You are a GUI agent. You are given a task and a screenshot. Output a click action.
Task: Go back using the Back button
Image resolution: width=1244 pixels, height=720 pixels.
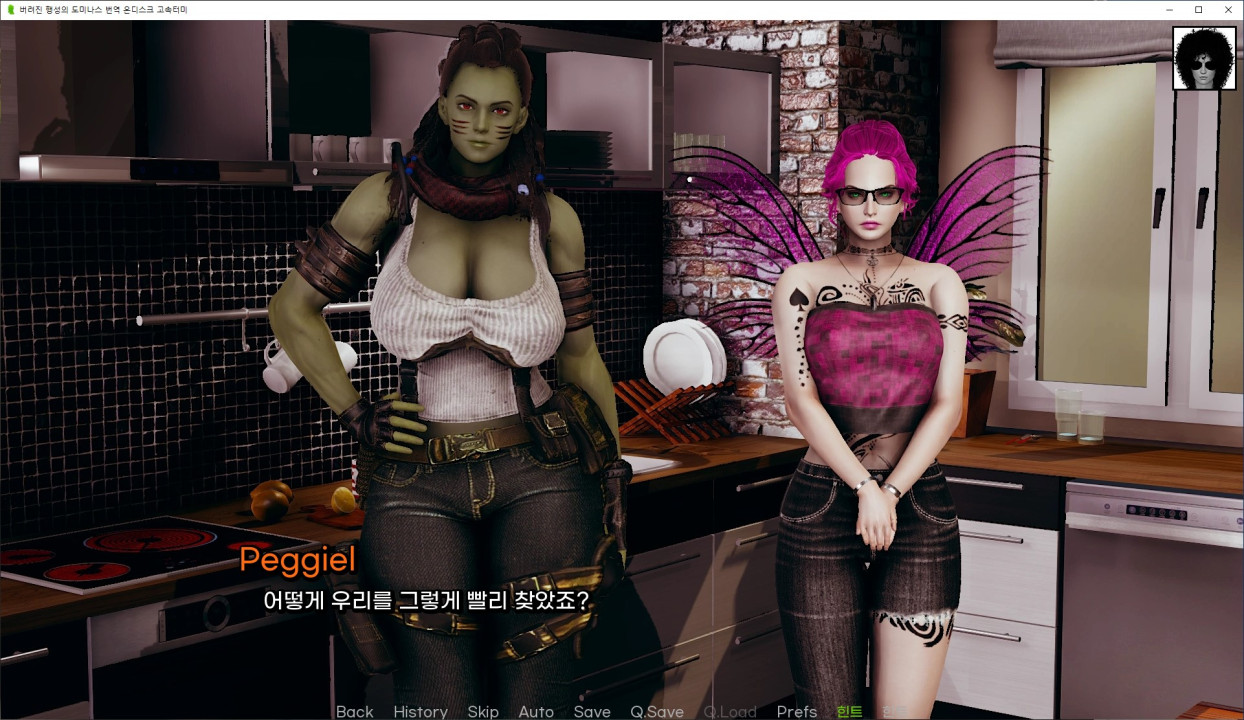354,711
